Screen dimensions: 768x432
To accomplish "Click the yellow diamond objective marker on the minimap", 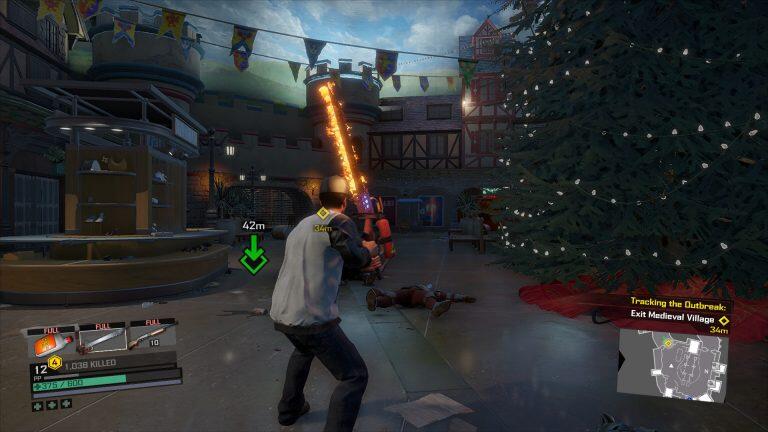I will pyautogui.click(x=668, y=343).
